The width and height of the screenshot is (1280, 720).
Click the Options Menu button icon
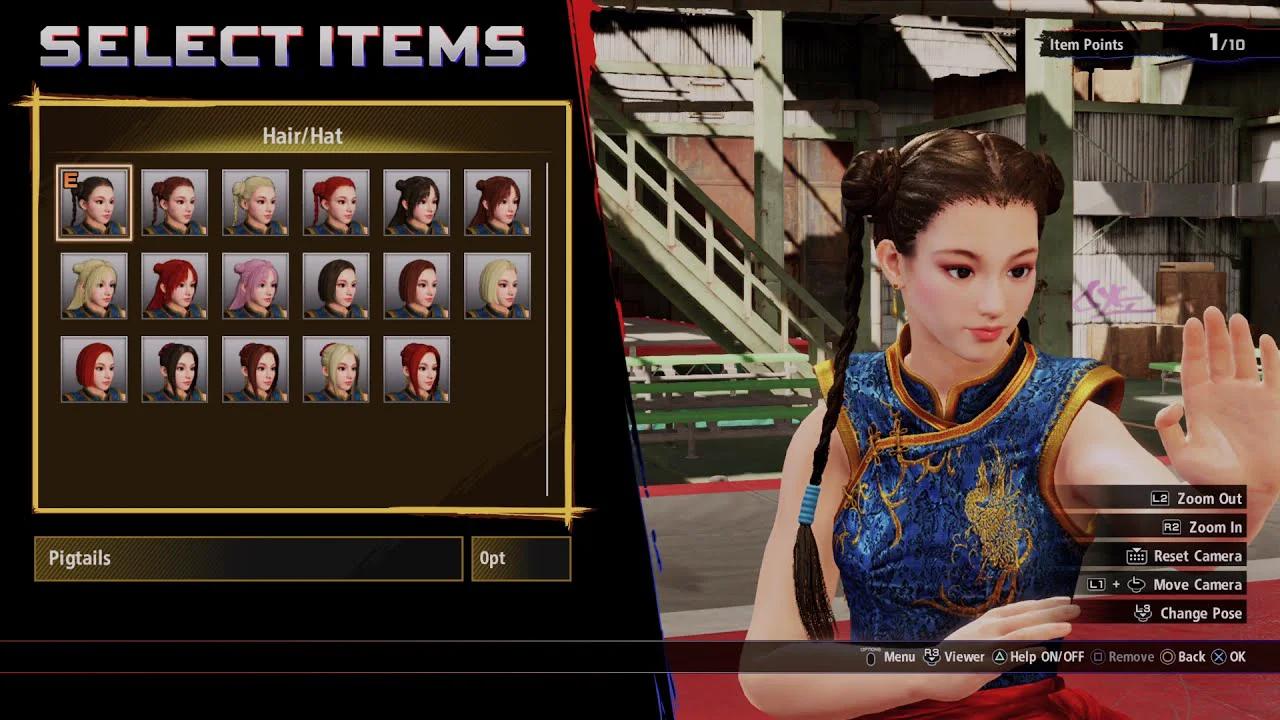(x=870, y=656)
